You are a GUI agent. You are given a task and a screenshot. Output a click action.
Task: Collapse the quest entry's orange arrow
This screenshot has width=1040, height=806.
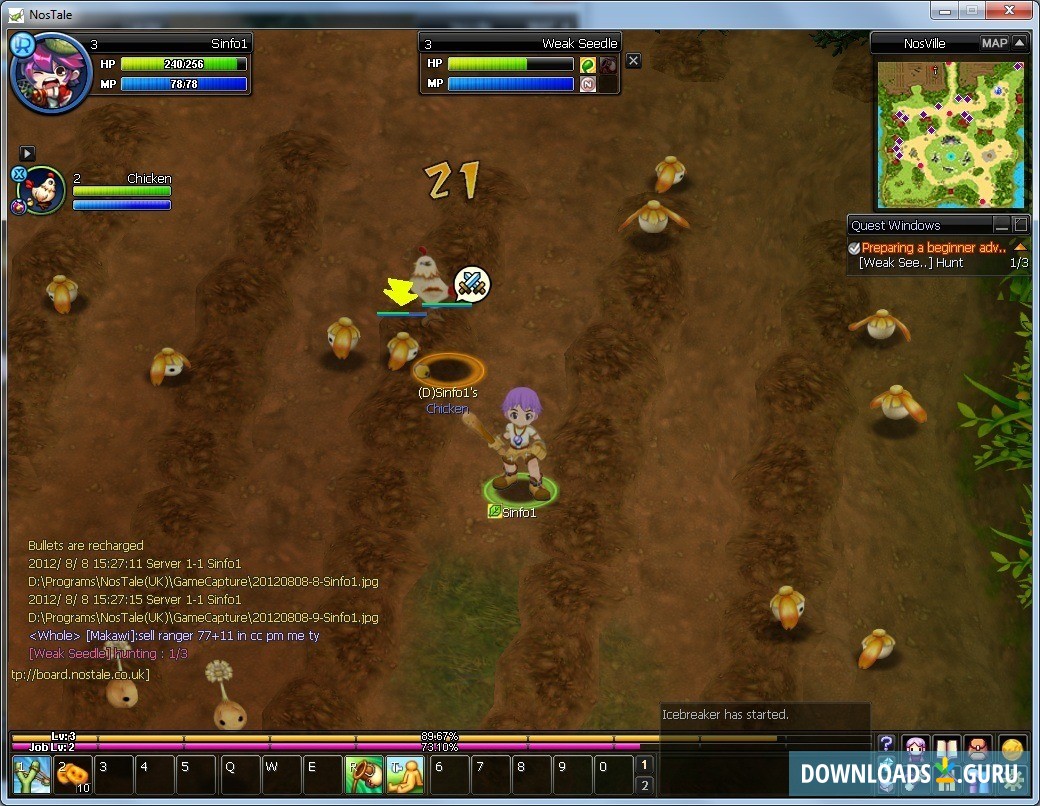click(1020, 247)
